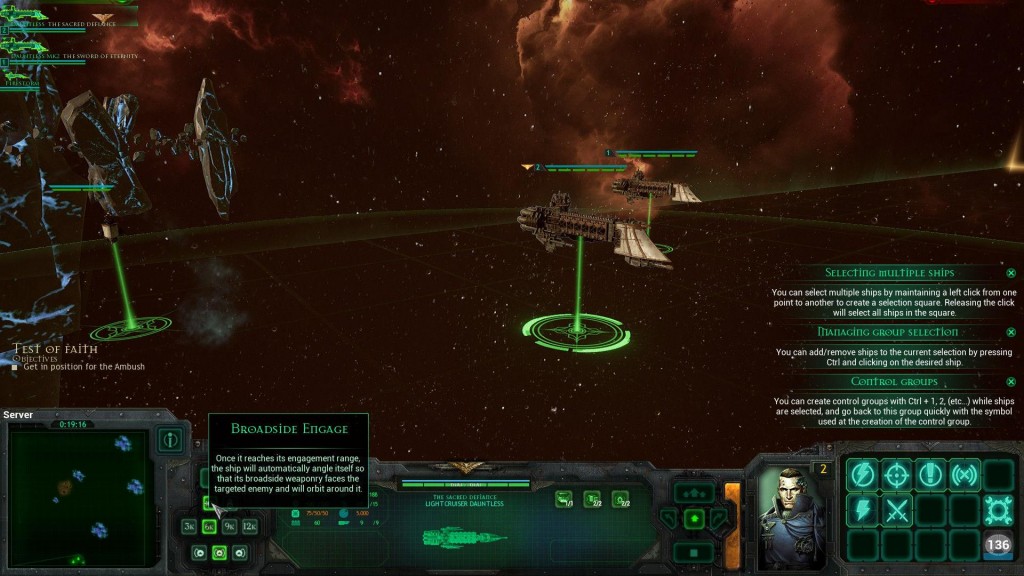1024x576 pixels.
Task: Set engagement range to 3K
Action: click(189, 526)
